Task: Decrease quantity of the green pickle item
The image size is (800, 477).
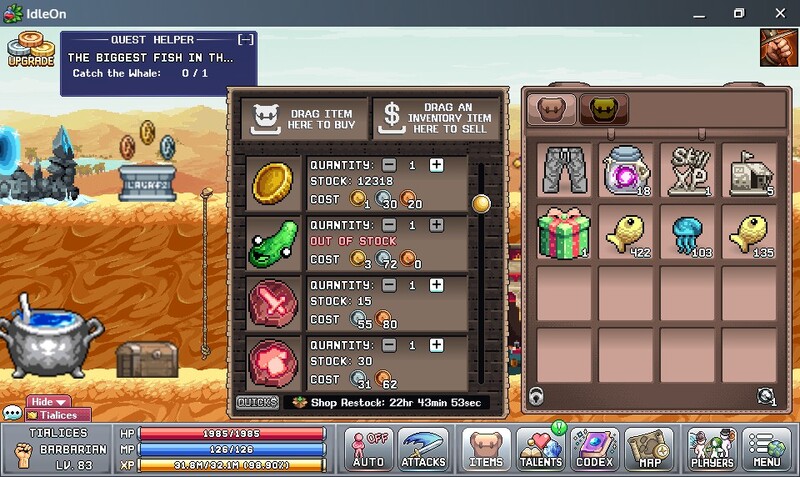Action: (x=389, y=225)
